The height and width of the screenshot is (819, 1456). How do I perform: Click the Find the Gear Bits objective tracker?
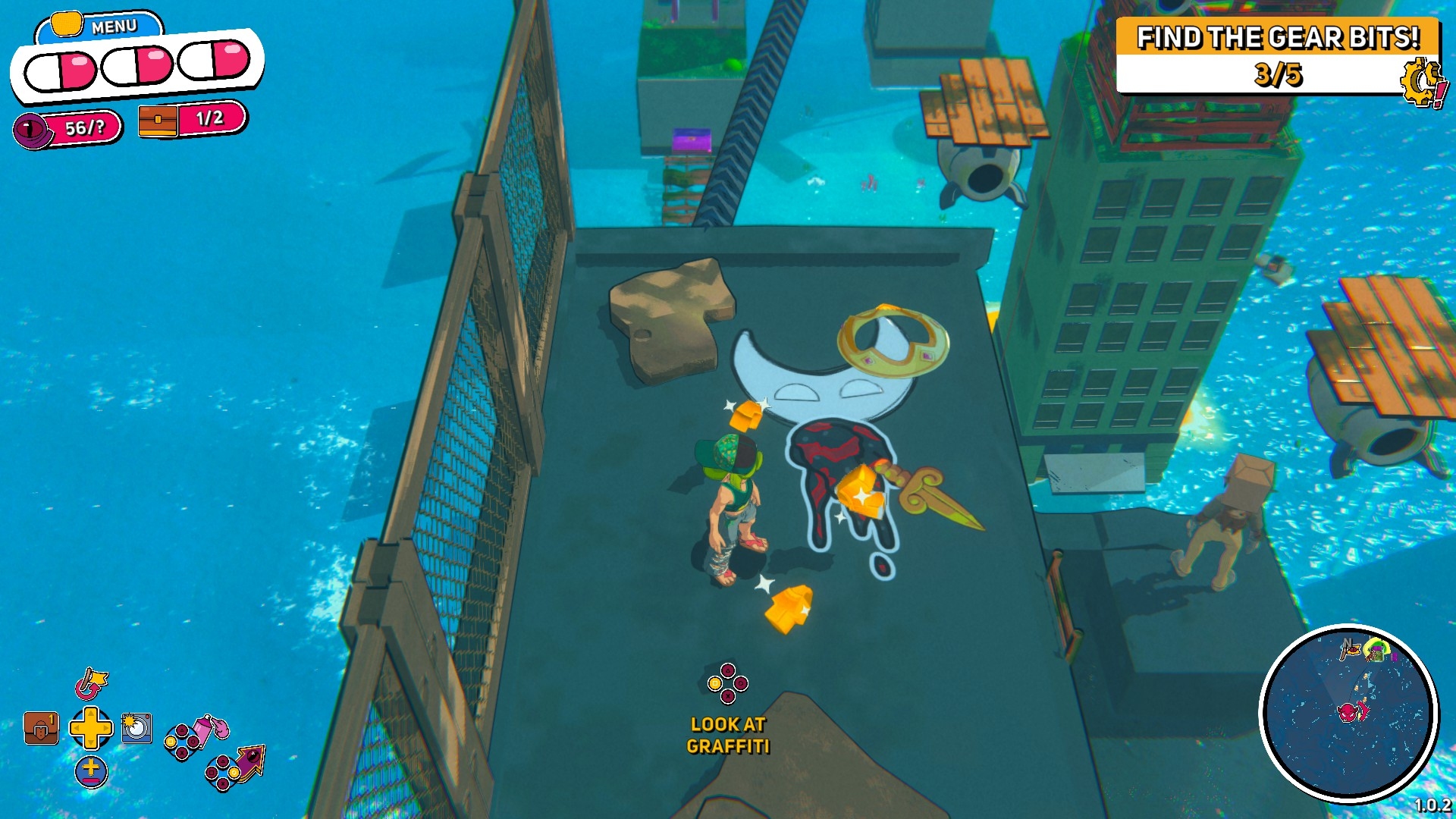pyautogui.click(x=1277, y=56)
